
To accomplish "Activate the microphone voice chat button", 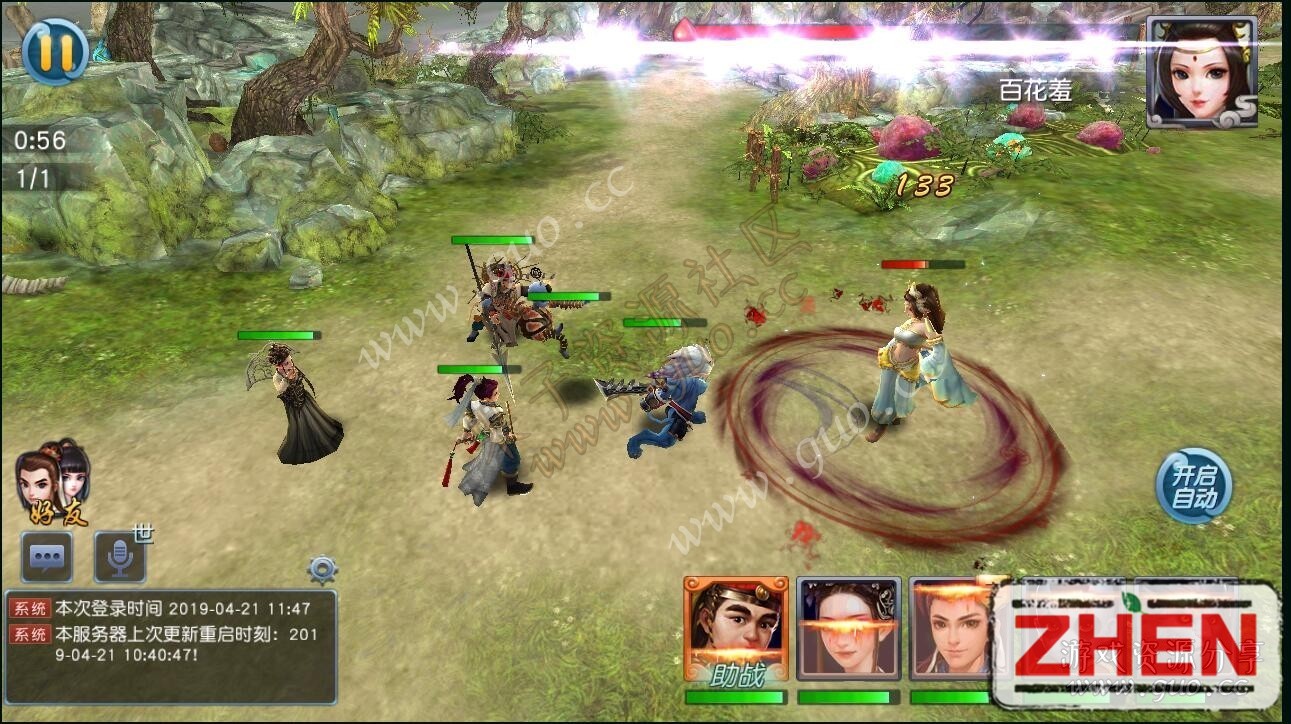I will pyautogui.click(x=121, y=557).
